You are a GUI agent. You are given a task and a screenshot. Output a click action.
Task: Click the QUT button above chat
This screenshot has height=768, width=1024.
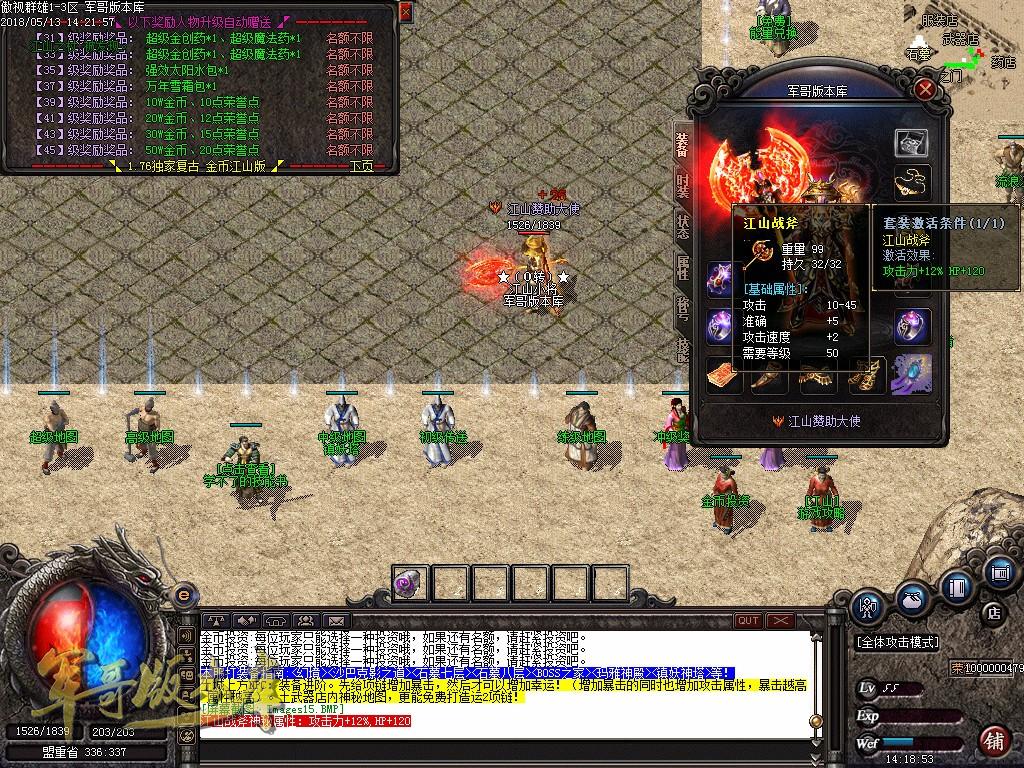(748, 621)
